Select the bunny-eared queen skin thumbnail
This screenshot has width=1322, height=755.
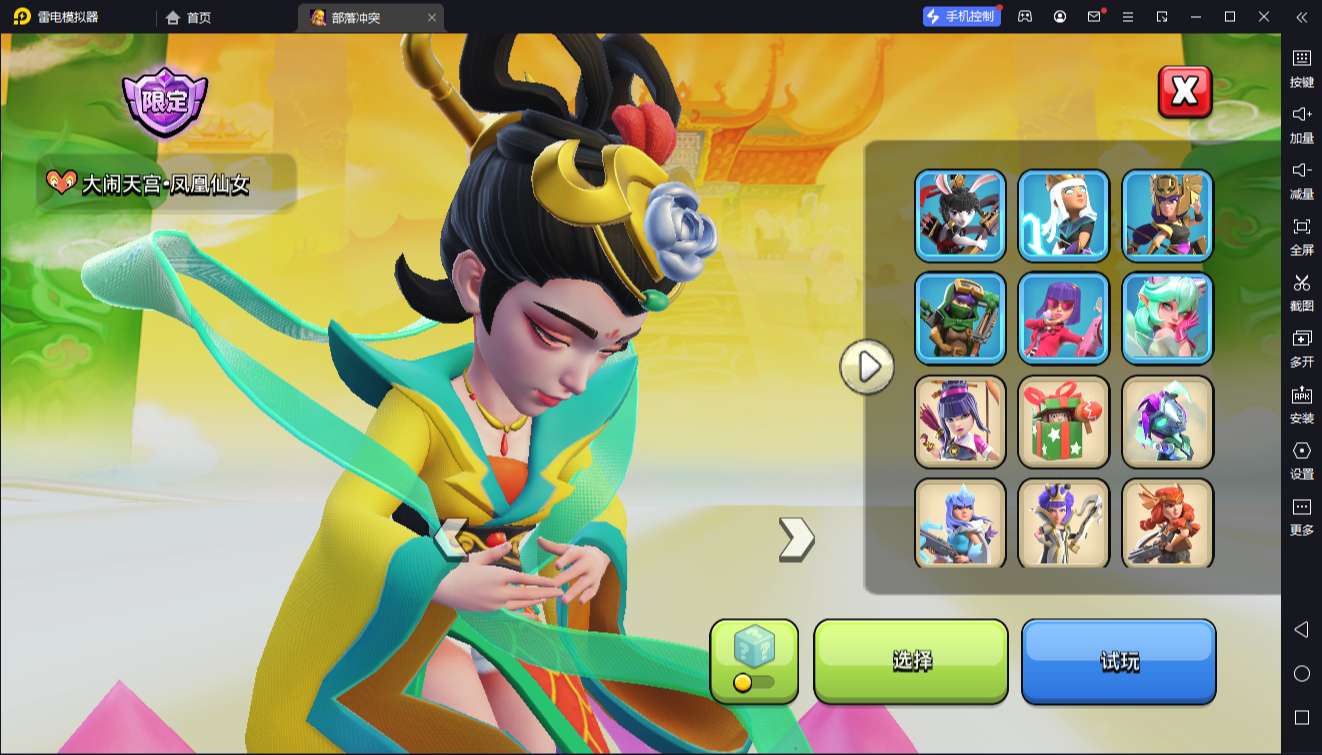coord(960,215)
